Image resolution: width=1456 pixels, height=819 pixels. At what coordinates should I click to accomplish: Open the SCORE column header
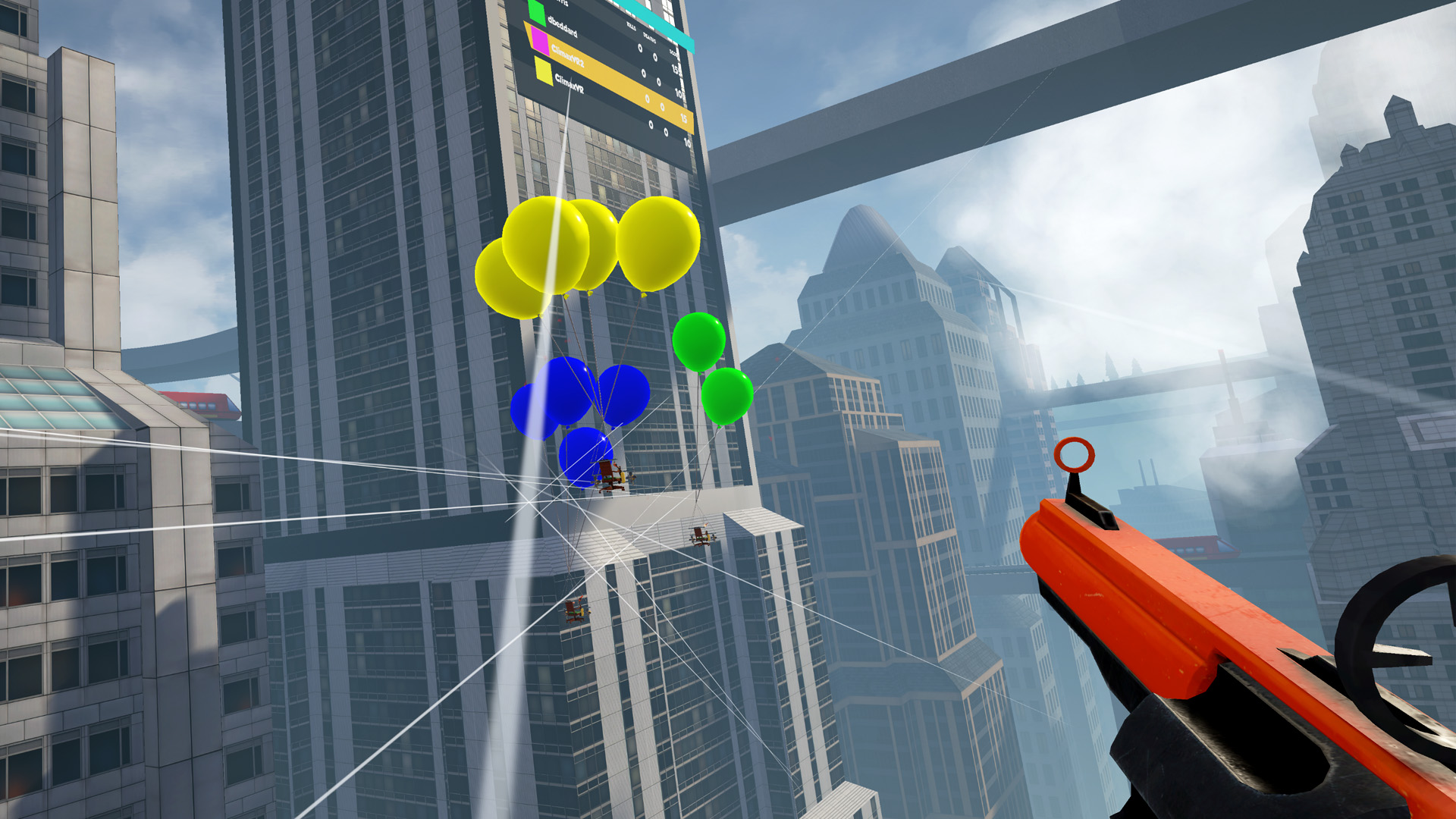click(674, 52)
